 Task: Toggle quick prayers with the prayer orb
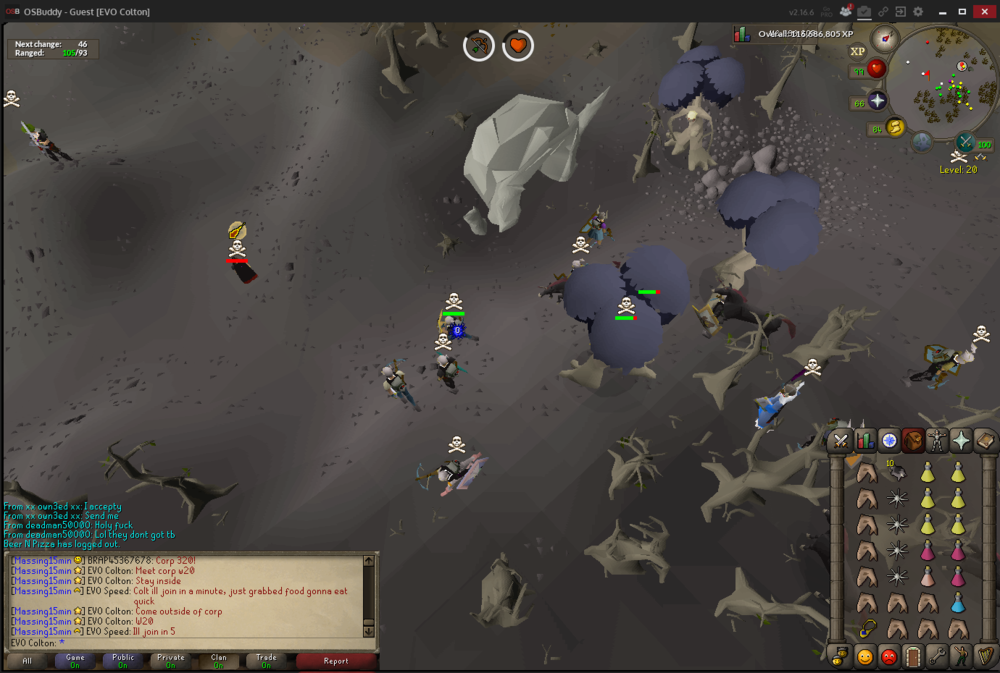click(x=877, y=101)
